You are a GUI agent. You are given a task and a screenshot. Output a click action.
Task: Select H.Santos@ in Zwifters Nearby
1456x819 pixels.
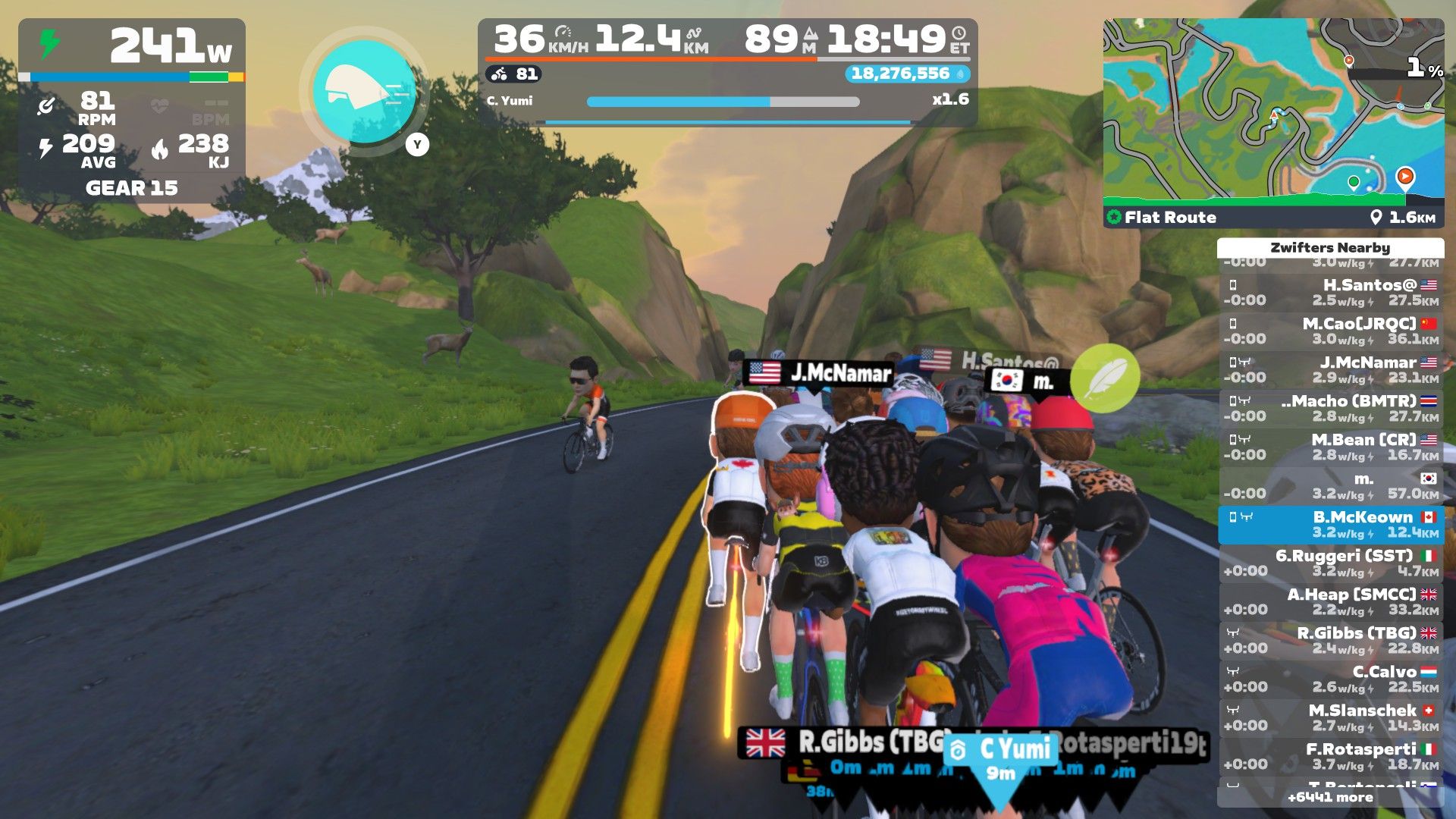pyautogui.click(x=1331, y=293)
